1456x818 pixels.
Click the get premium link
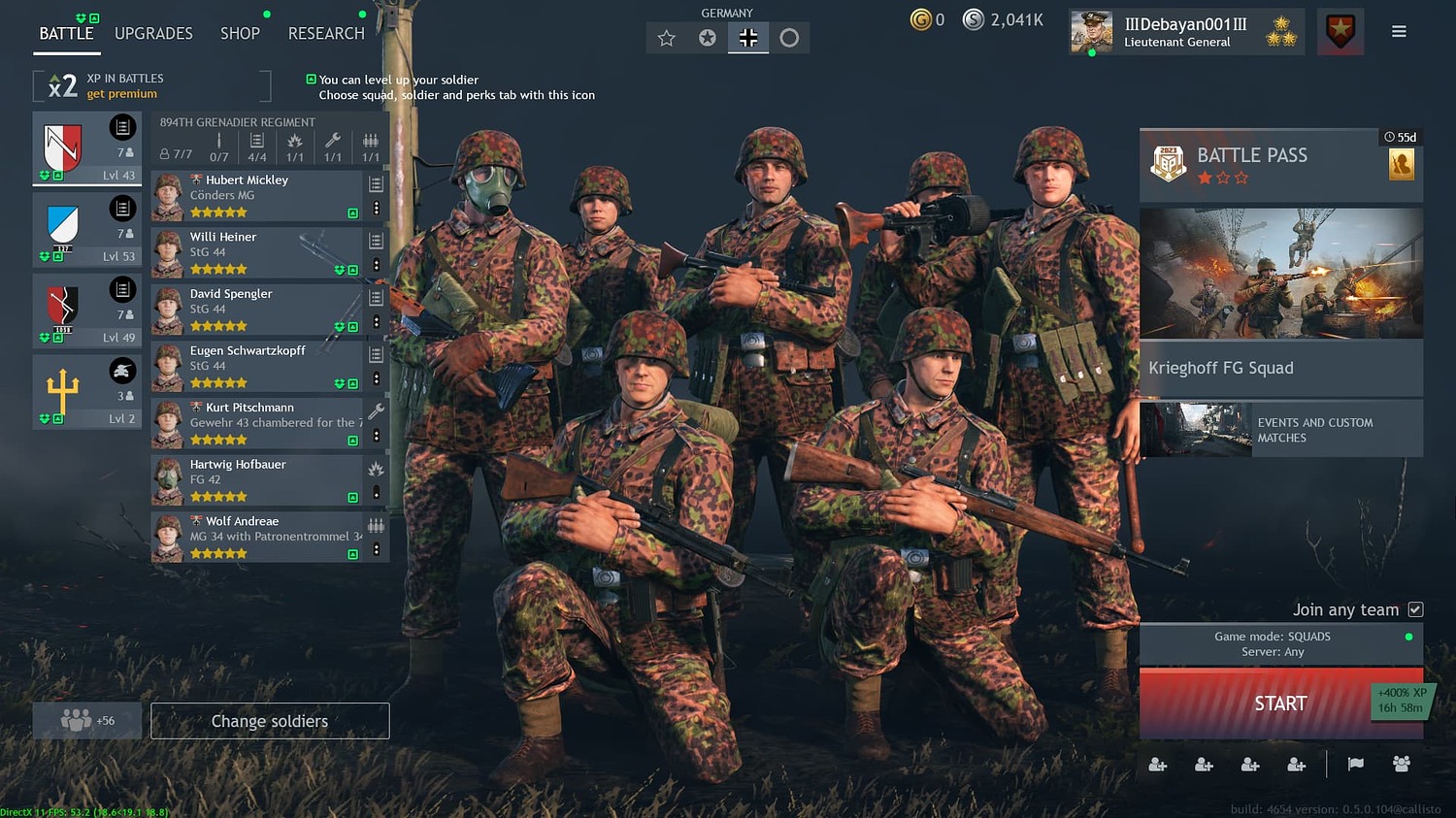121,93
